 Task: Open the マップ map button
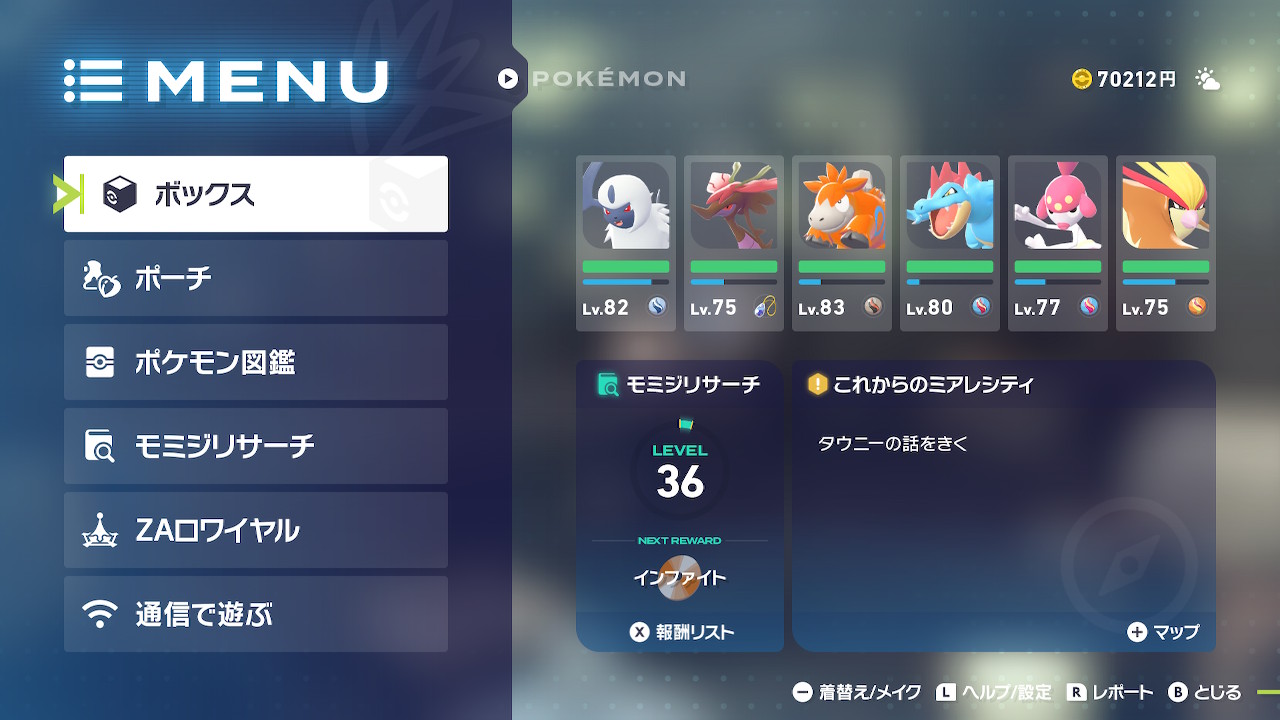1163,632
